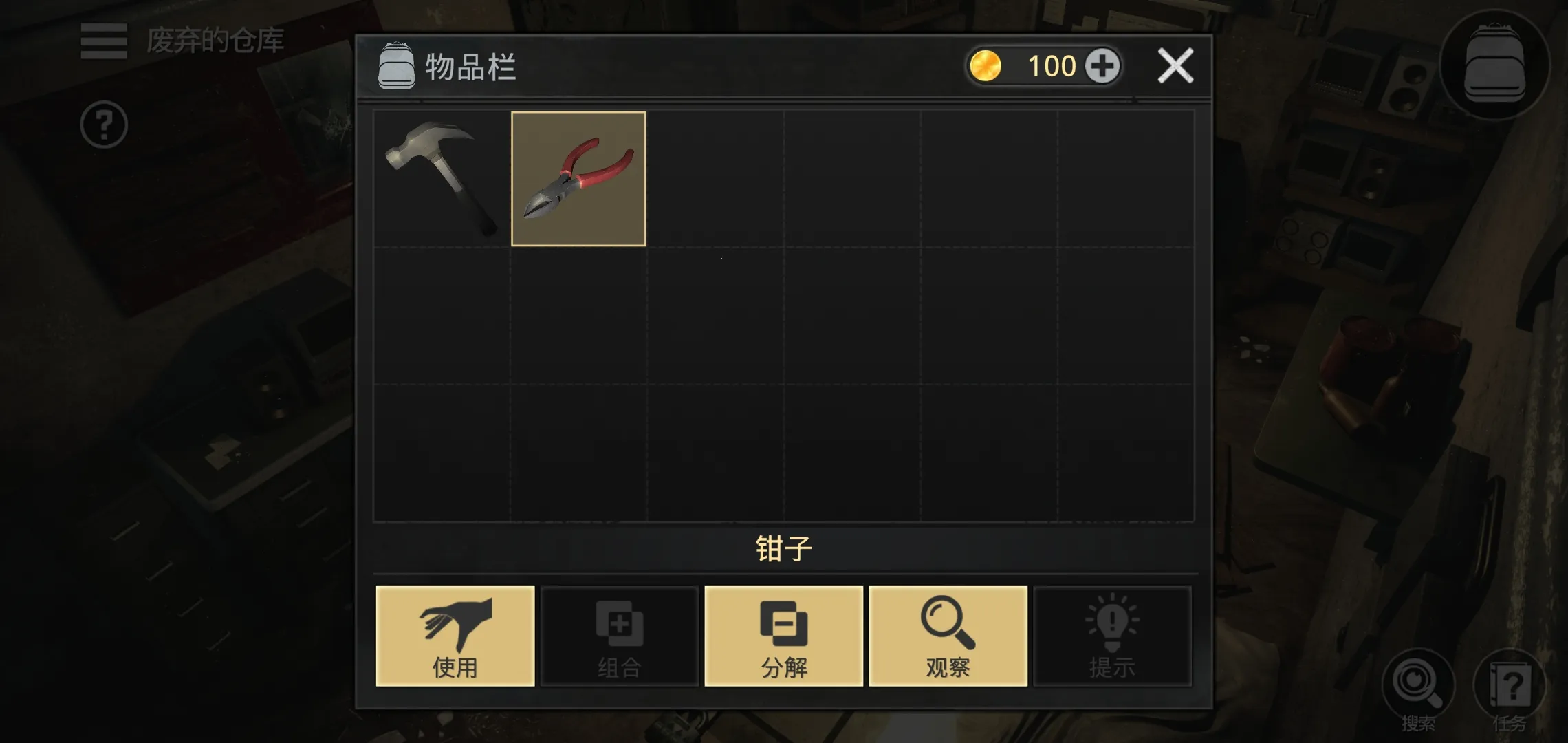1568x743 pixels.
Task: Tap the inventory backpack icon beside 物品栏
Action: click(x=395, y=66)
